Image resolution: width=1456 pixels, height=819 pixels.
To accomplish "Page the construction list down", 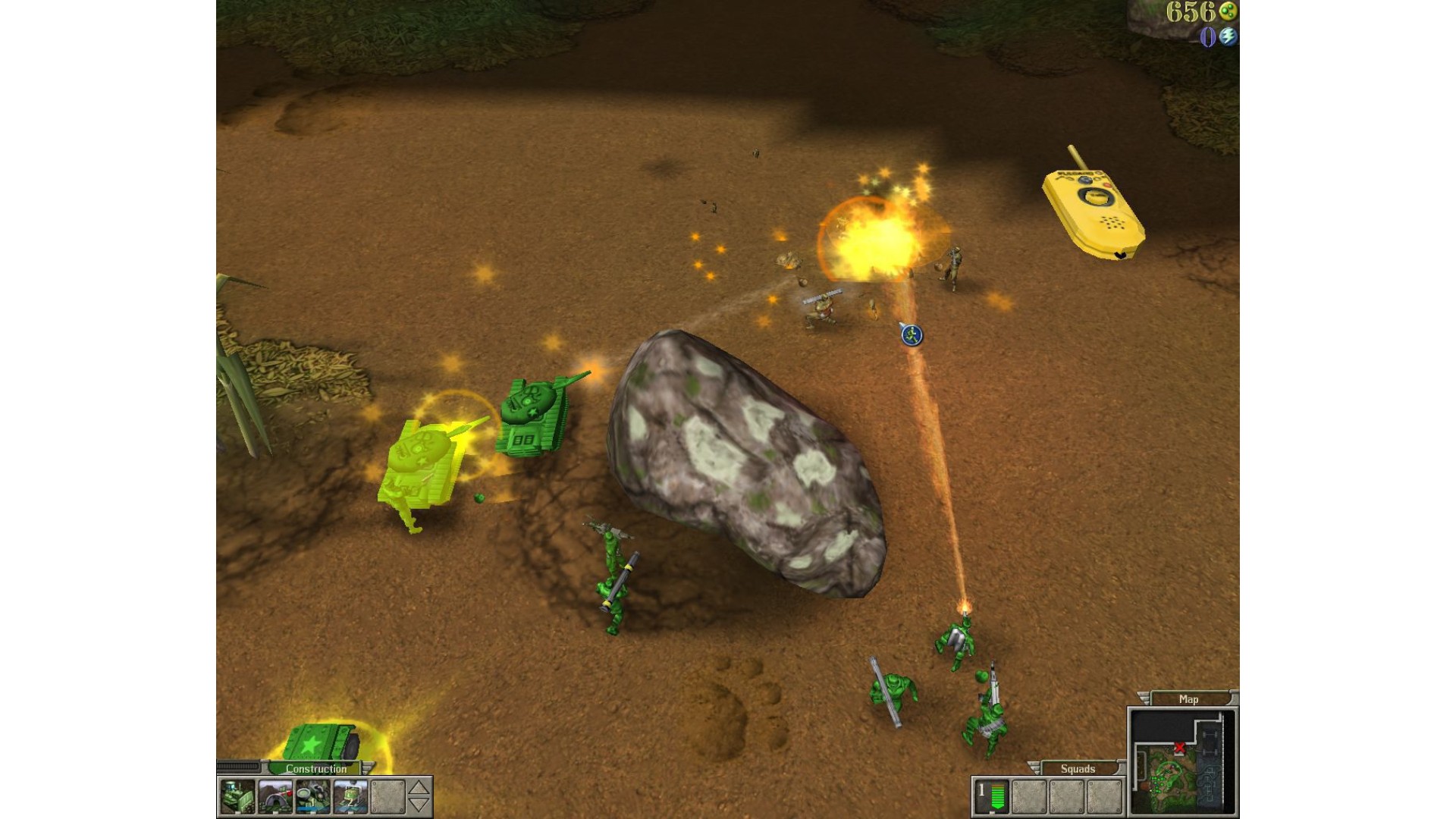I will point(419,805).
